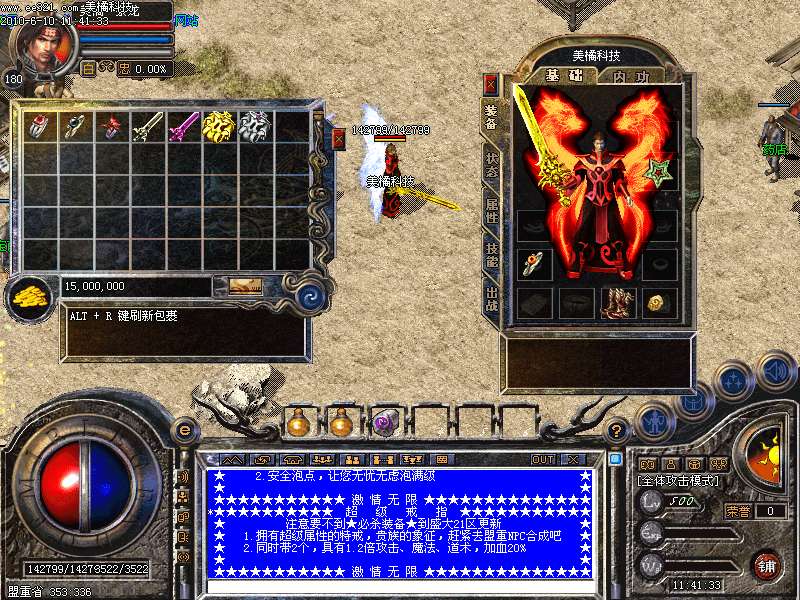Viewport: 800px width, 600px height.
Task: Open the 属性 side tab
Action: click(491, 209)
